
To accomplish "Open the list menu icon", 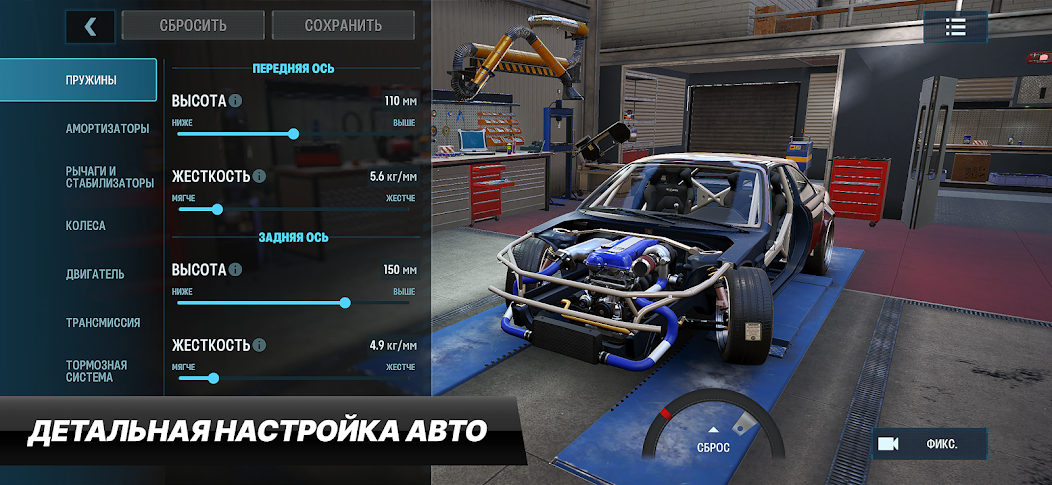I will point(955,28).
